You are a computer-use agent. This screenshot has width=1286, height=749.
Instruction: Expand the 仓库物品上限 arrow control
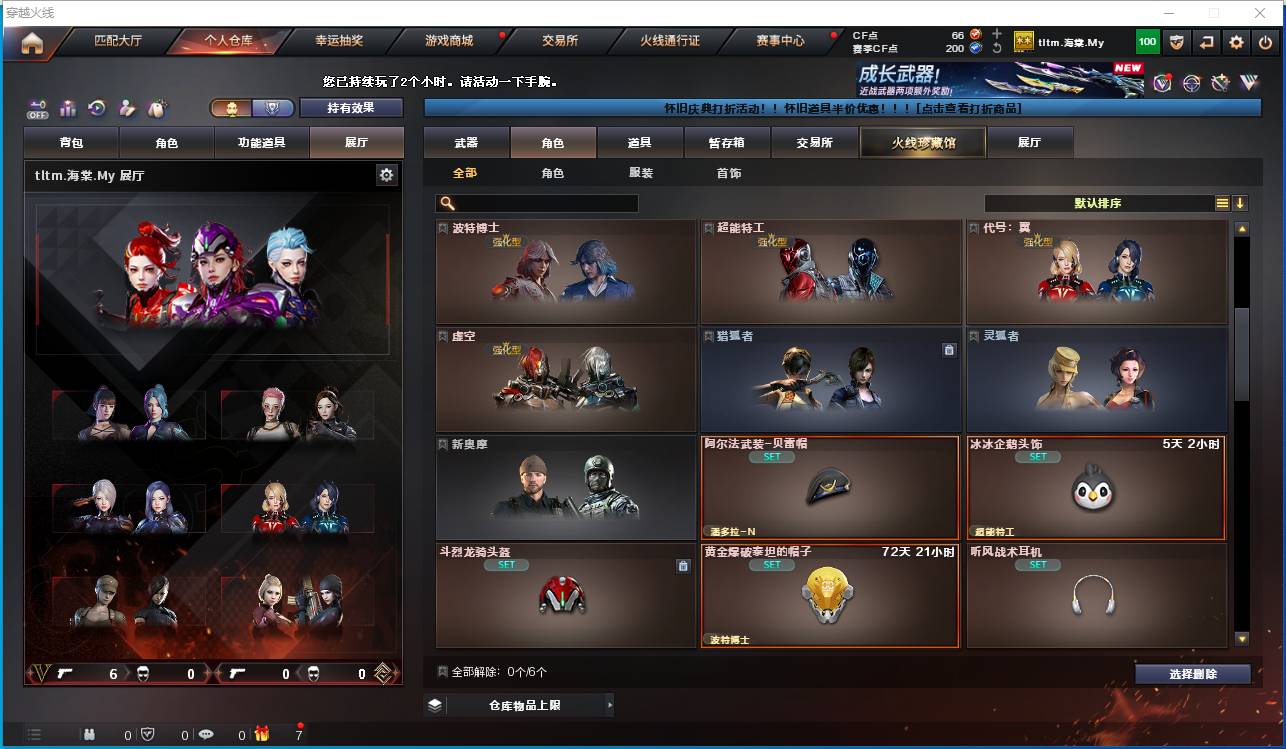point(610,705)
